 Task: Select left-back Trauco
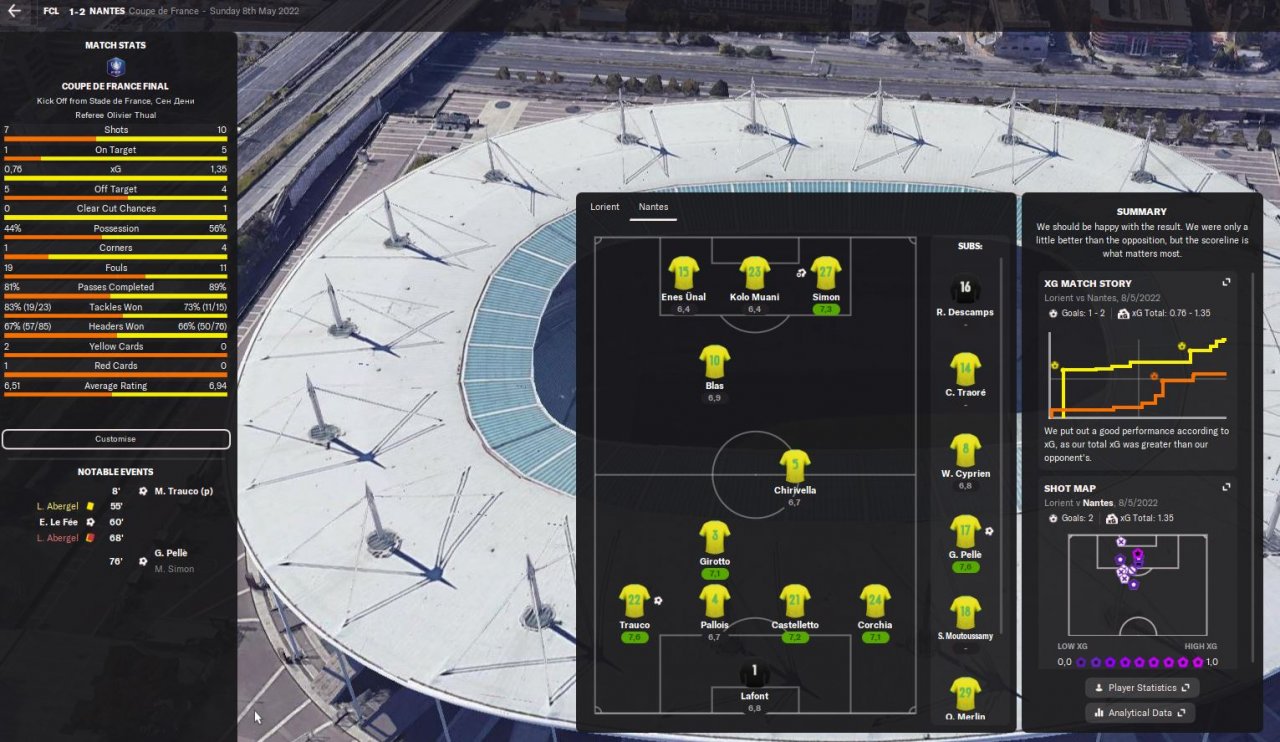click(634, 601)
